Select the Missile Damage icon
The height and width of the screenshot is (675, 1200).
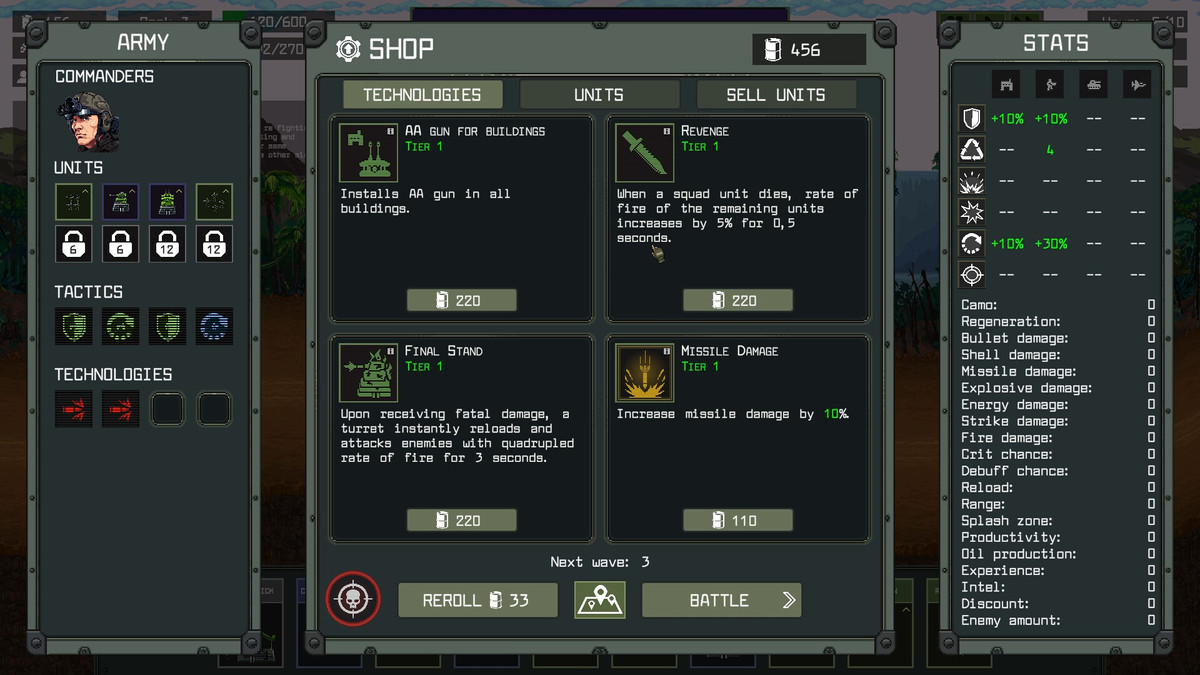(x=644, y=373)
